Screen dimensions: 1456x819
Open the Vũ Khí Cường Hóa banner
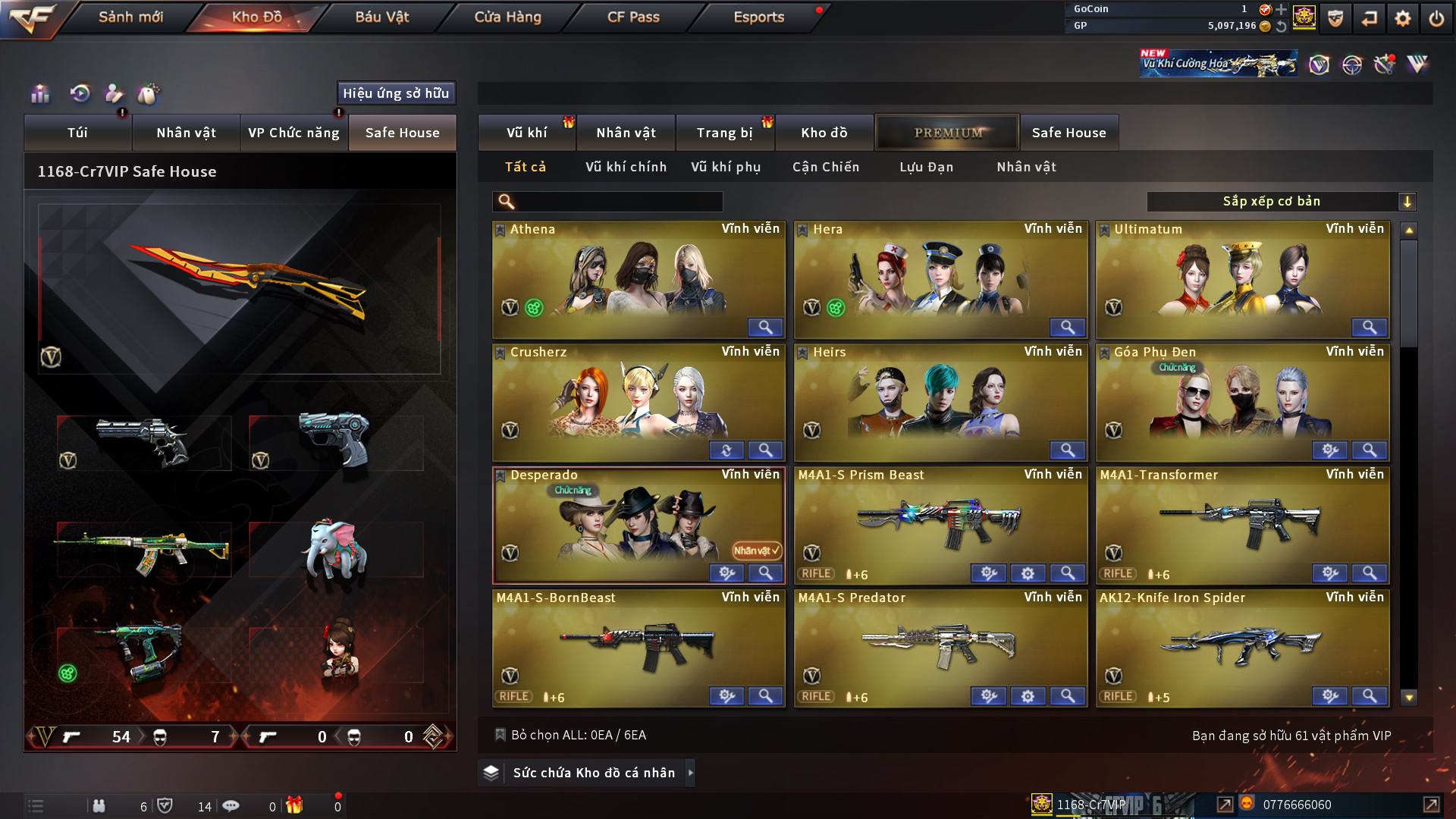[1218, 64]
